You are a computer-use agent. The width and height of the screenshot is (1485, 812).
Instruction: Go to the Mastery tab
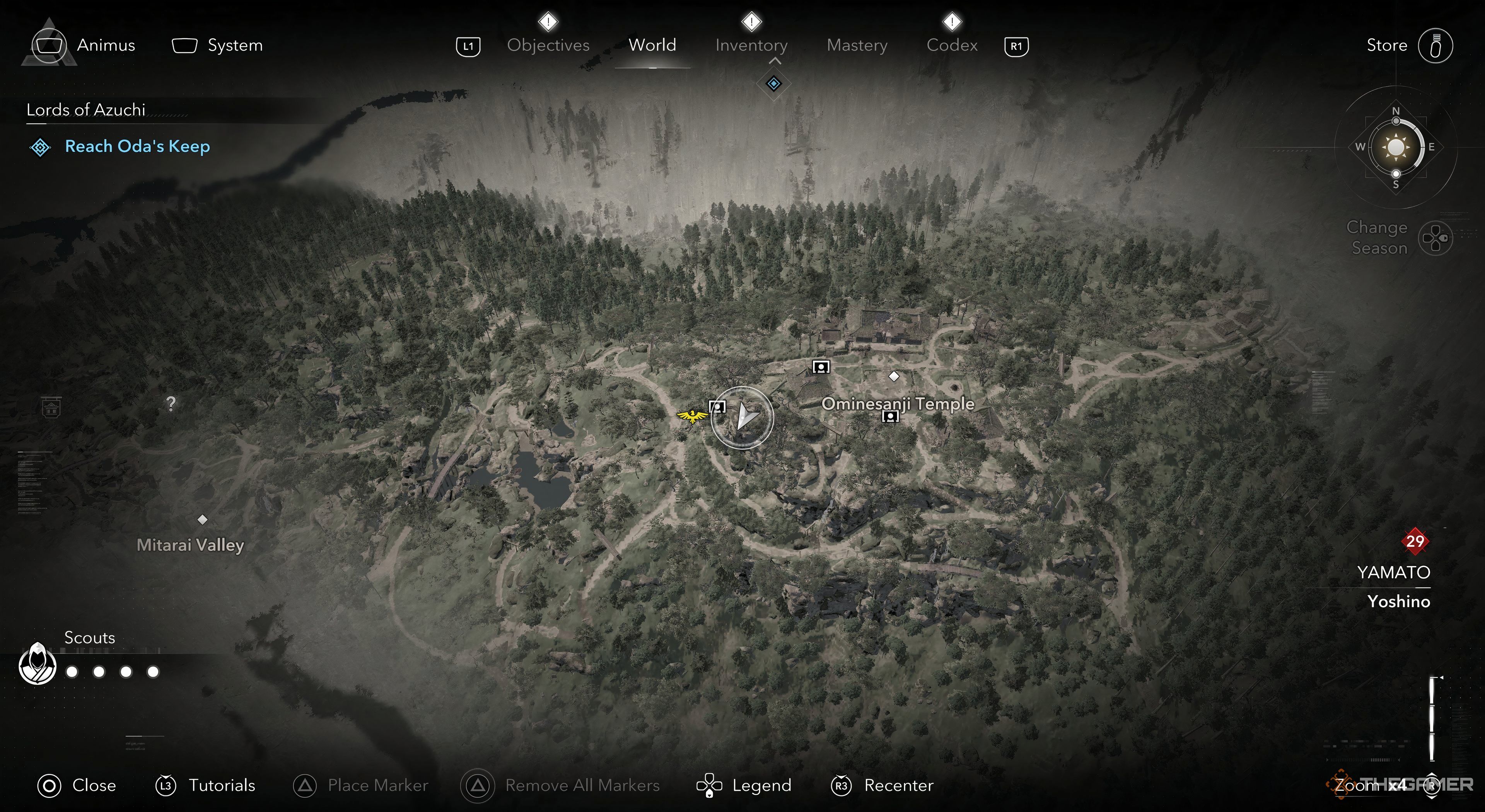pos(857,45)
